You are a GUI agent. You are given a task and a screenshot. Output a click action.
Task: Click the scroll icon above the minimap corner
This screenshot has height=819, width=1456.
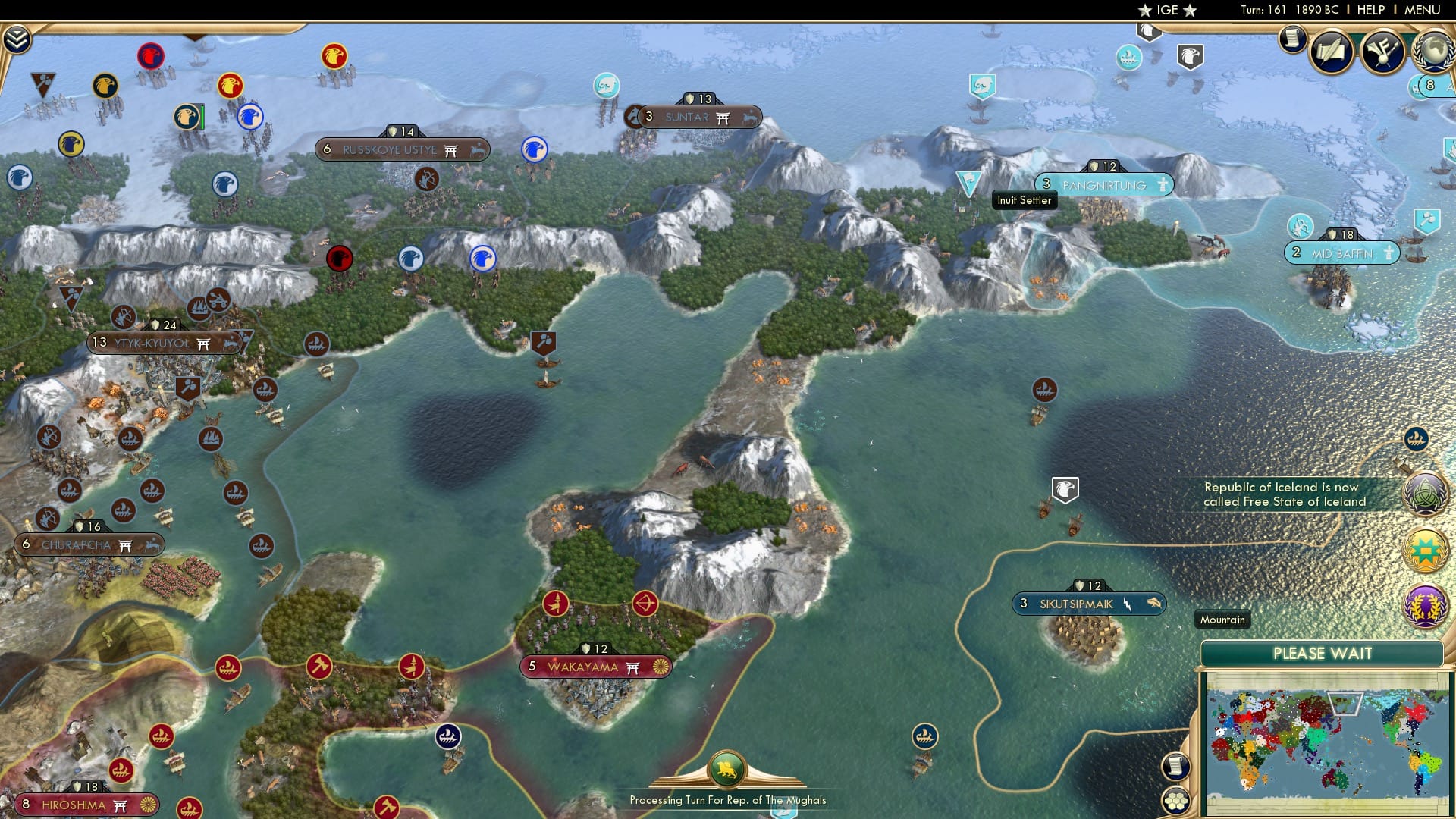1176,767
